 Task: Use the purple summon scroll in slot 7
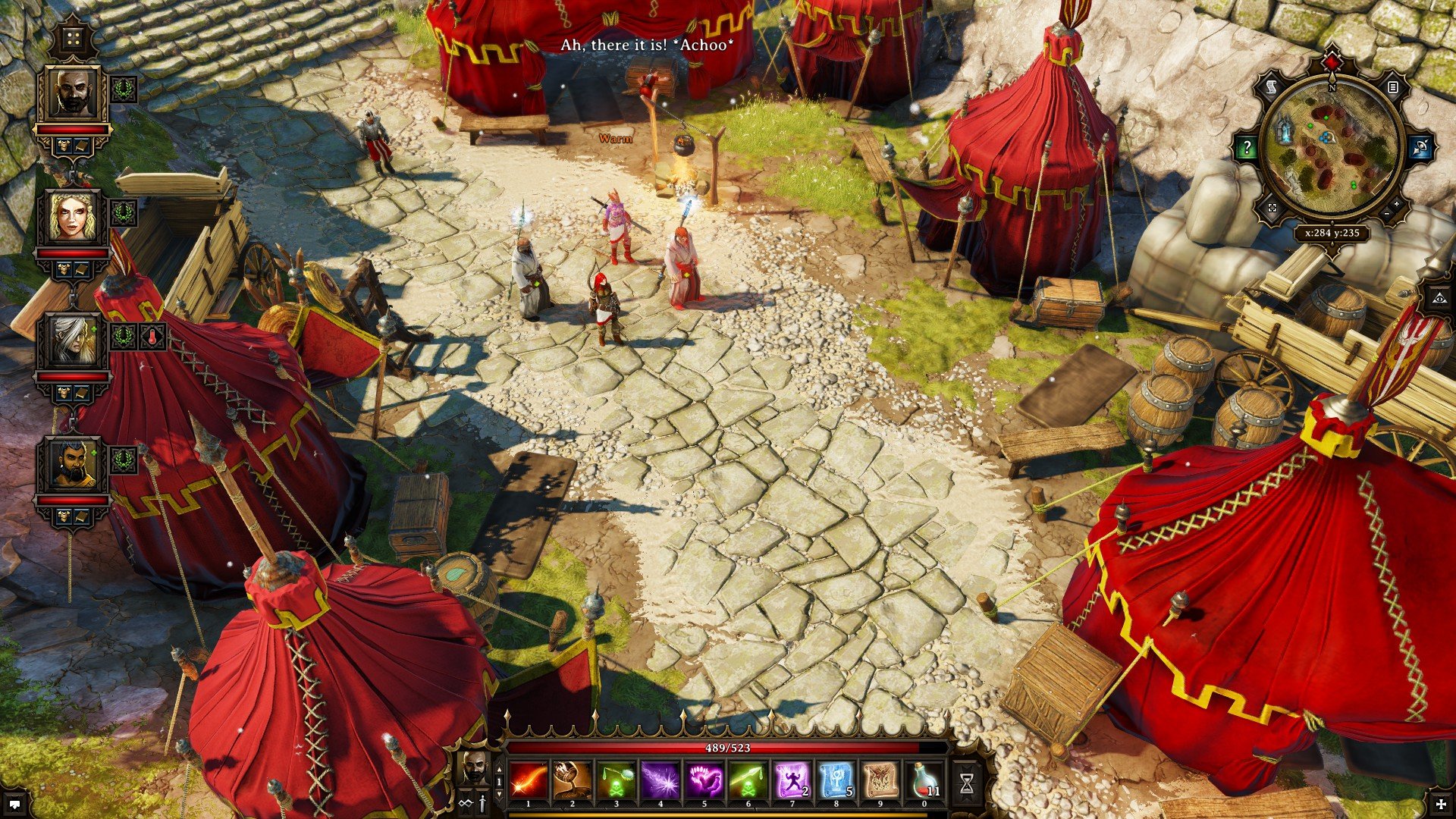794,780
